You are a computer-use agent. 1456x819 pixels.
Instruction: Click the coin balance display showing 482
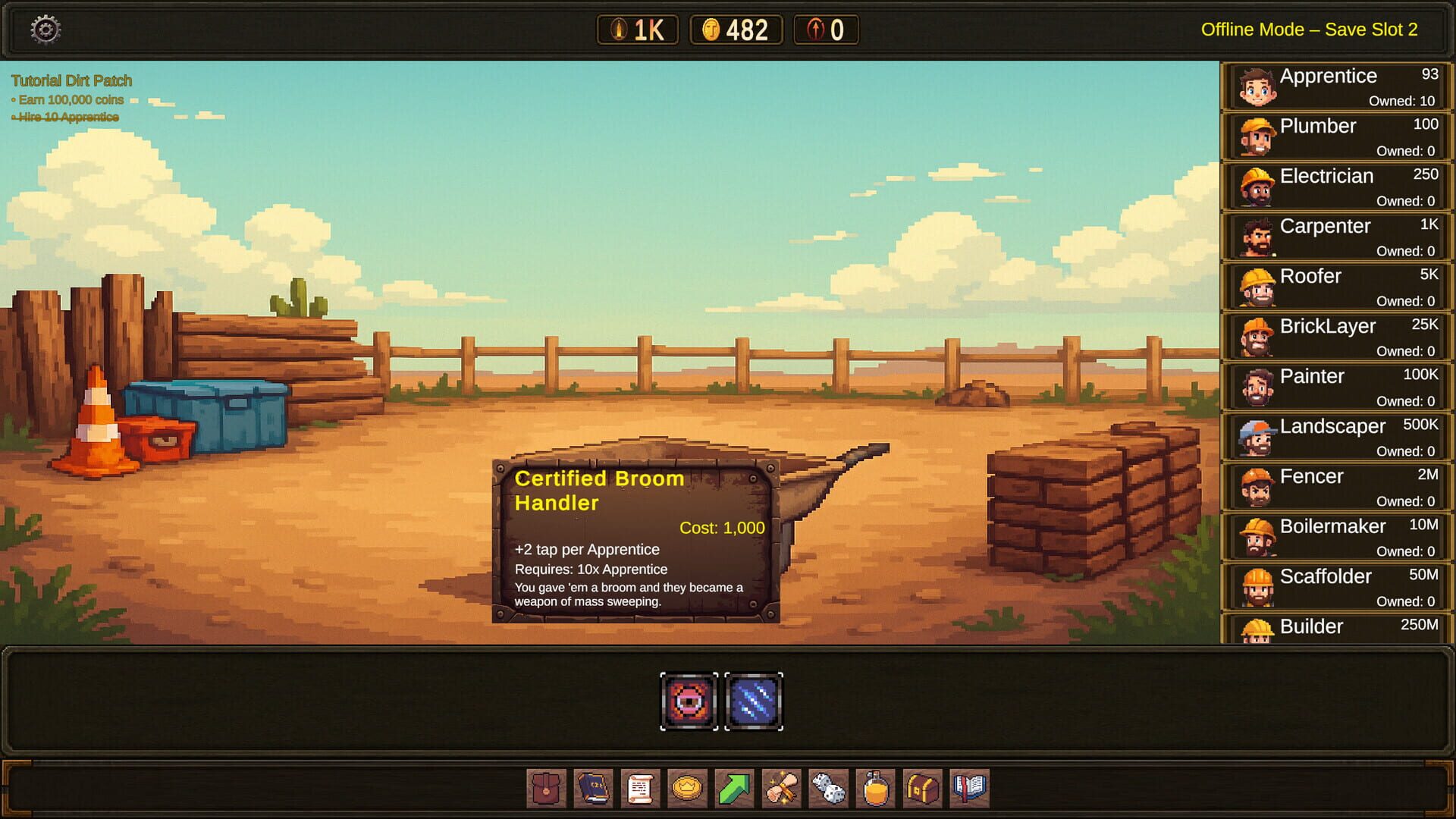[734, 30]
